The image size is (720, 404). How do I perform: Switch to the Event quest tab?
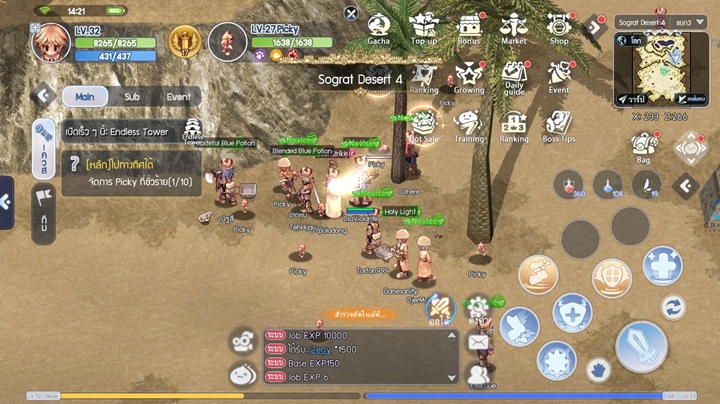point(178,97)
